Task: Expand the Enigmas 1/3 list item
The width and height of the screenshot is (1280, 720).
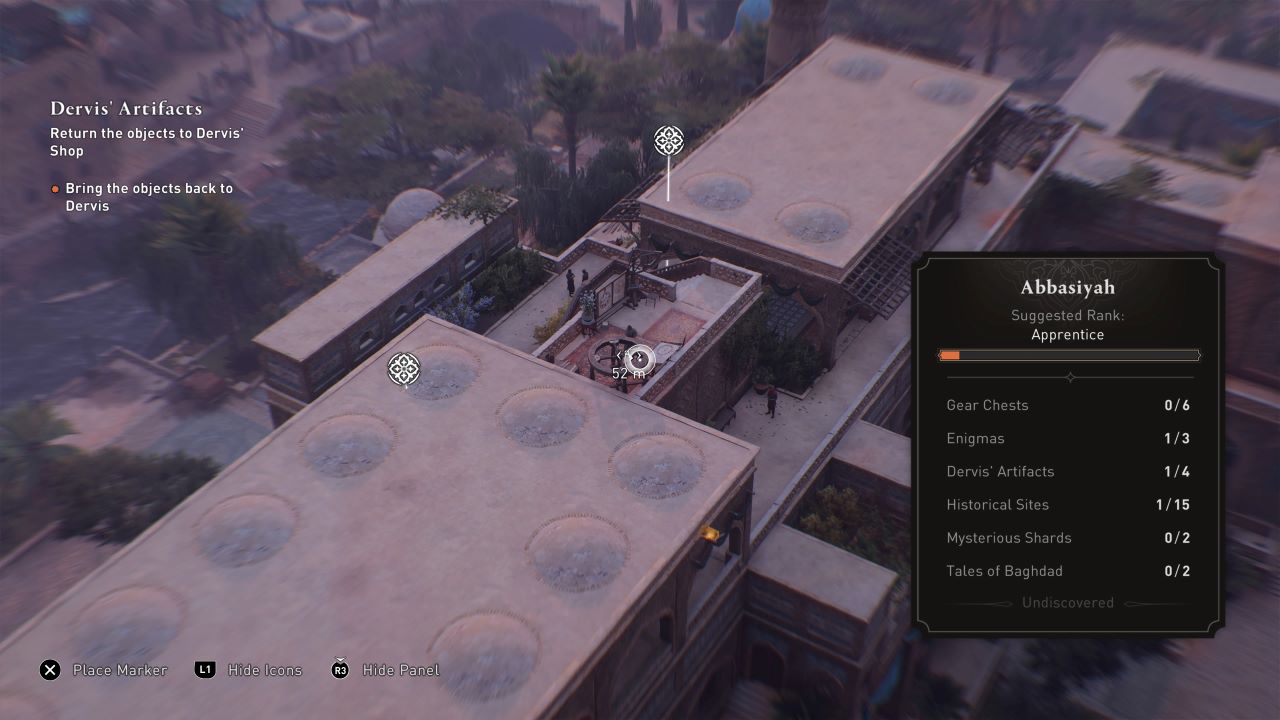Action: [1069, 438]
